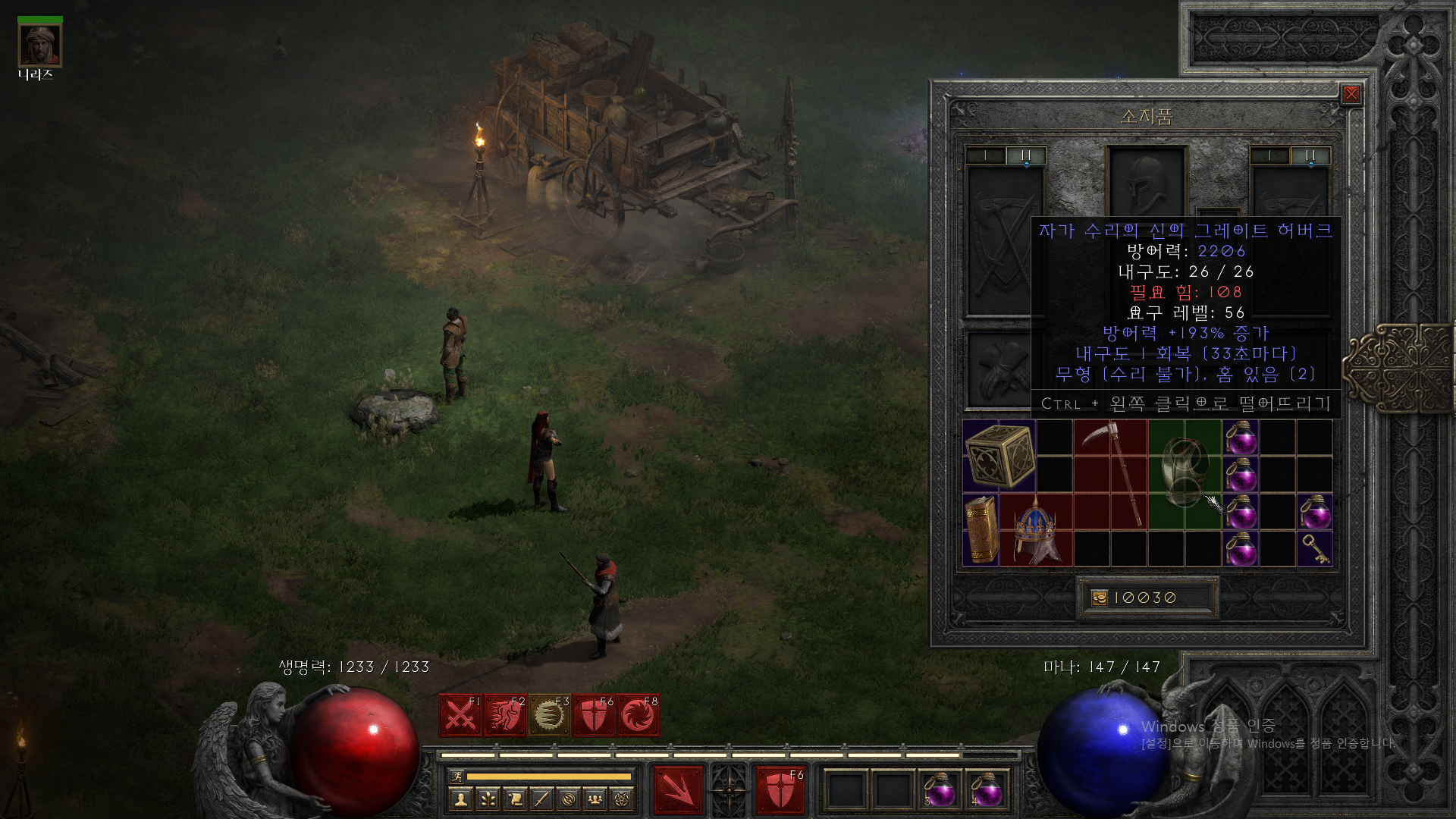Select the crossed swords F1 skill
The height and width of the screenshot is (819, 1456).
tap(460, 715)
